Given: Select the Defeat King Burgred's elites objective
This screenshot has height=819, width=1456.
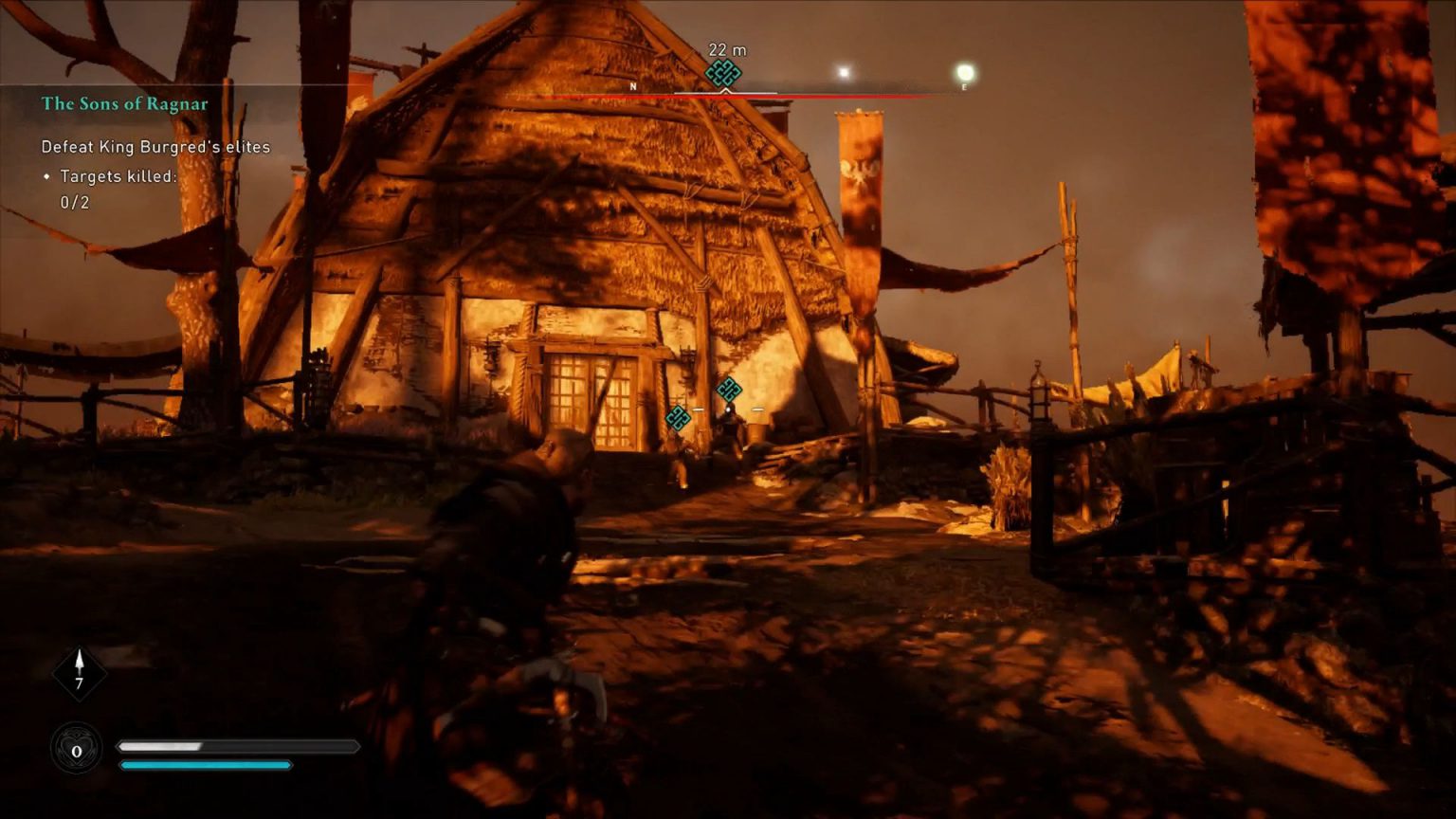Looking at the screenshot, I should [155, 147].
